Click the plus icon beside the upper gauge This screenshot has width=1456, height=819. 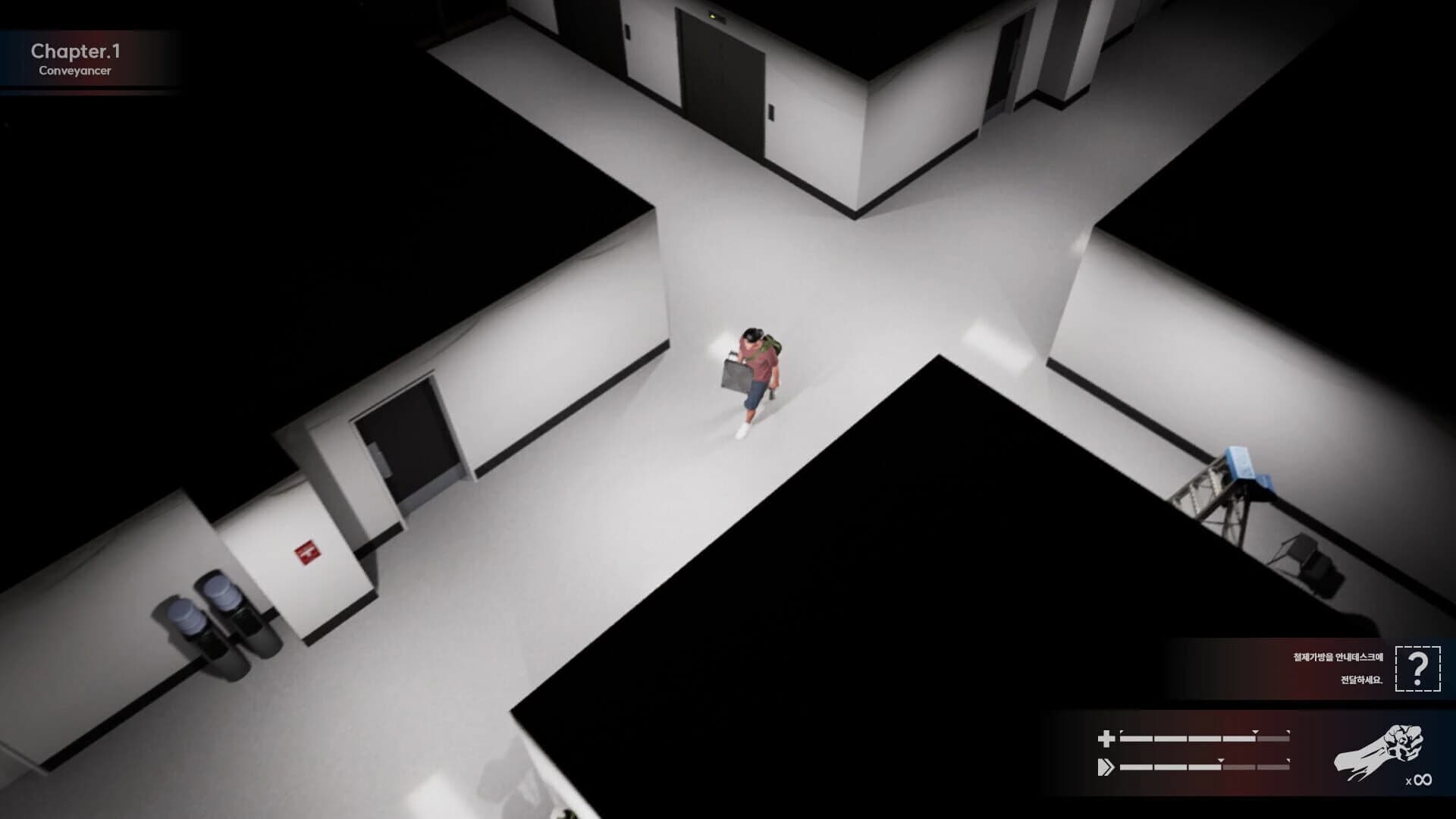click(x=1107, y=739)
